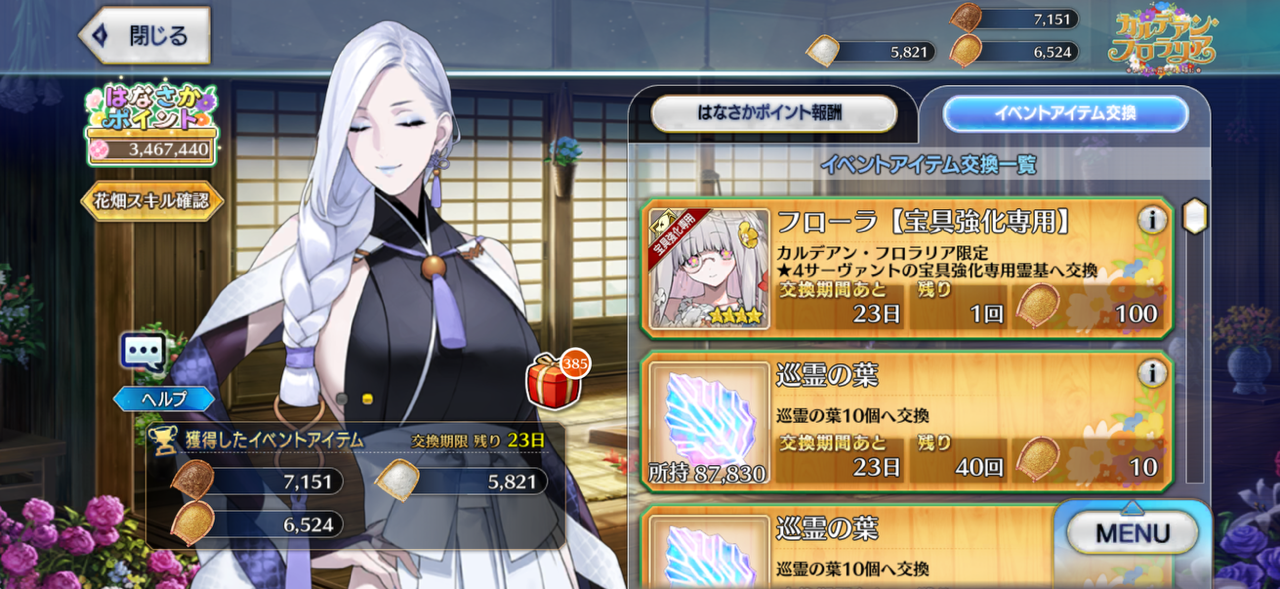Switch to はなさかポイント報酬 tab
Viewport: 1280px width, 589px height.
[x=774, y=113]
